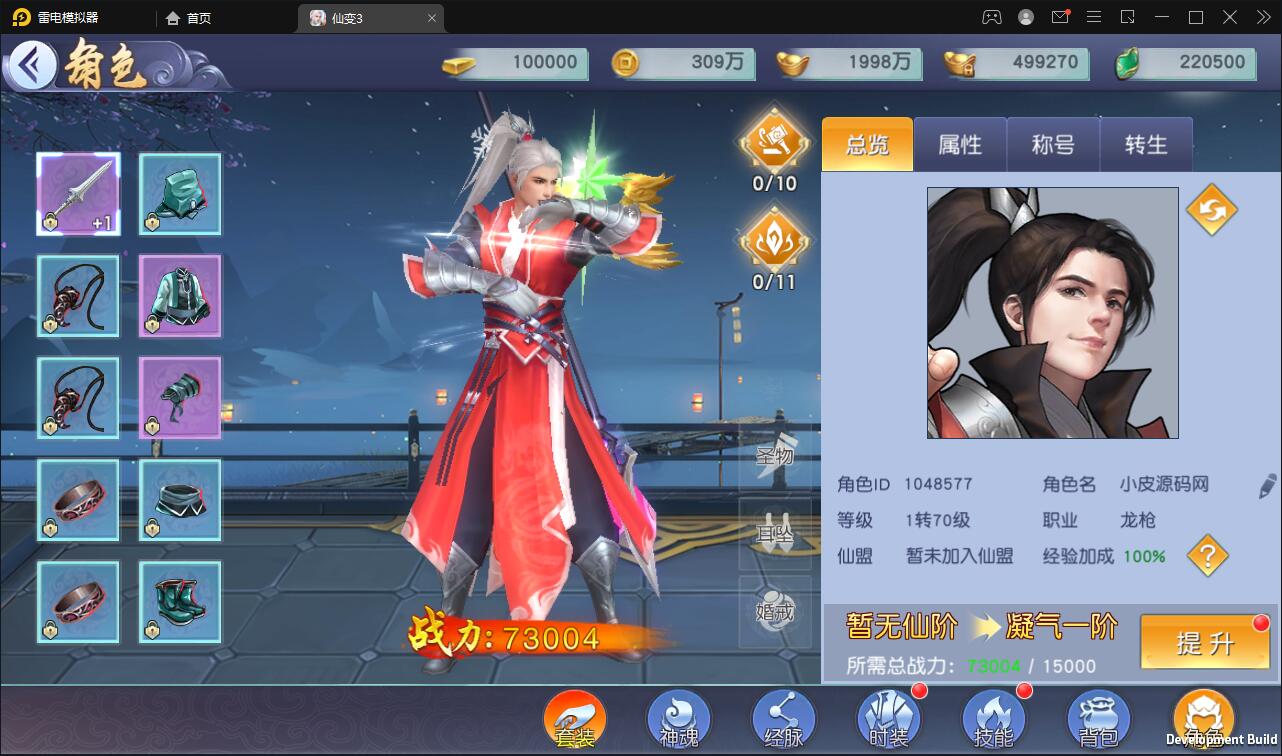This screenshot has height=756, width=1282.
Task: Open the 套装 (outfit) panel
Action: (577, 718)
